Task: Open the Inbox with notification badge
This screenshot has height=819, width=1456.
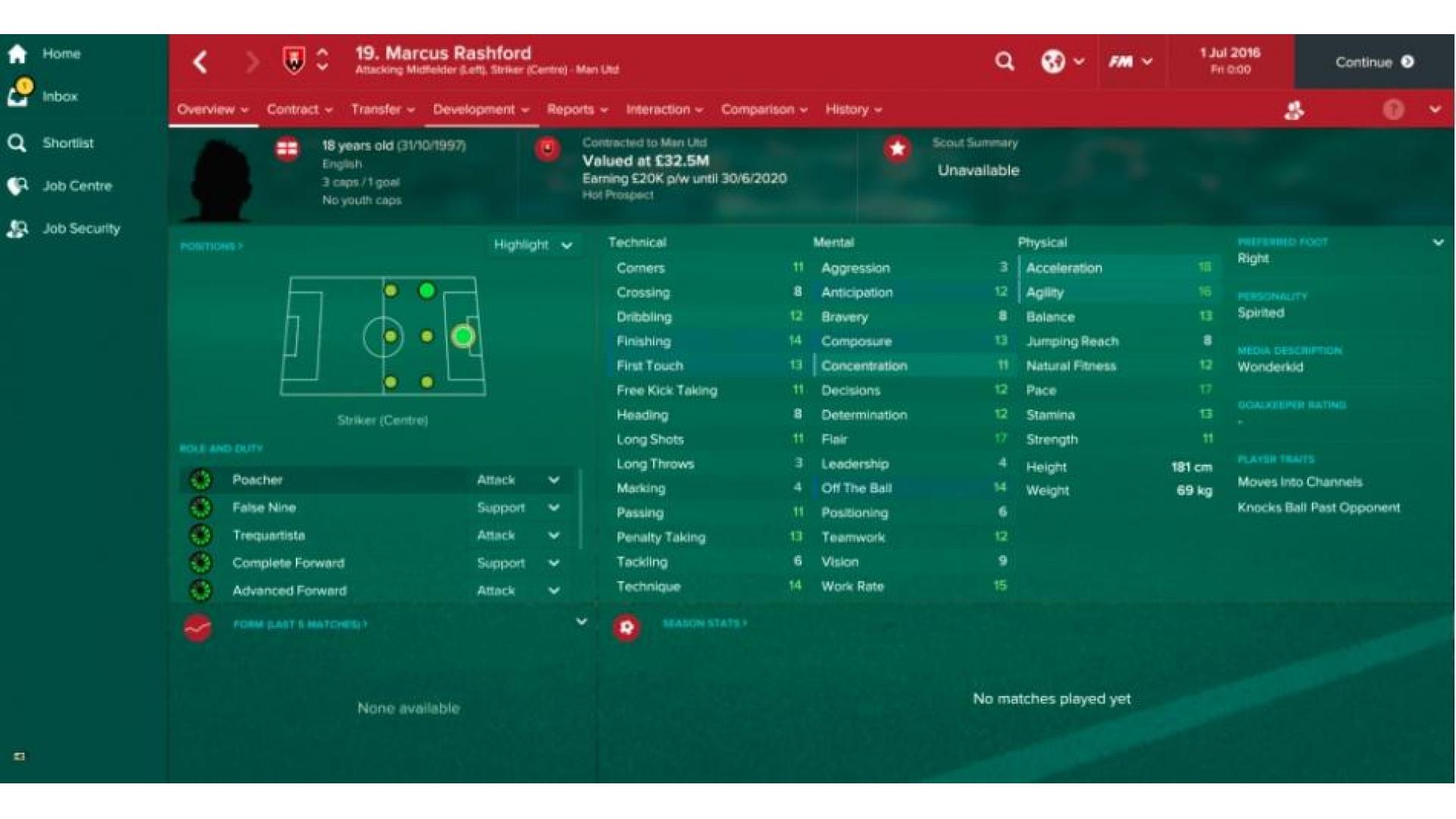Action: point(19,94)
